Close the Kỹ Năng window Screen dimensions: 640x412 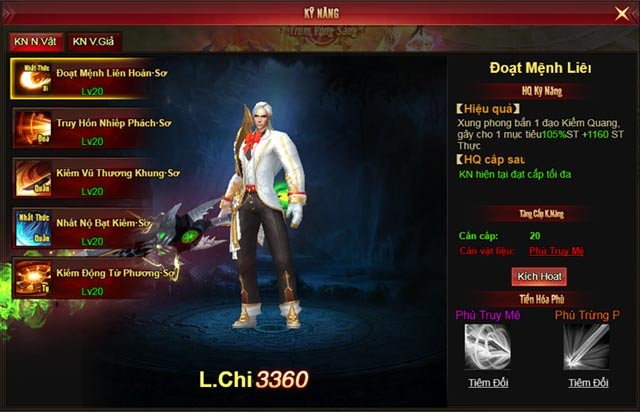[621, 13]
